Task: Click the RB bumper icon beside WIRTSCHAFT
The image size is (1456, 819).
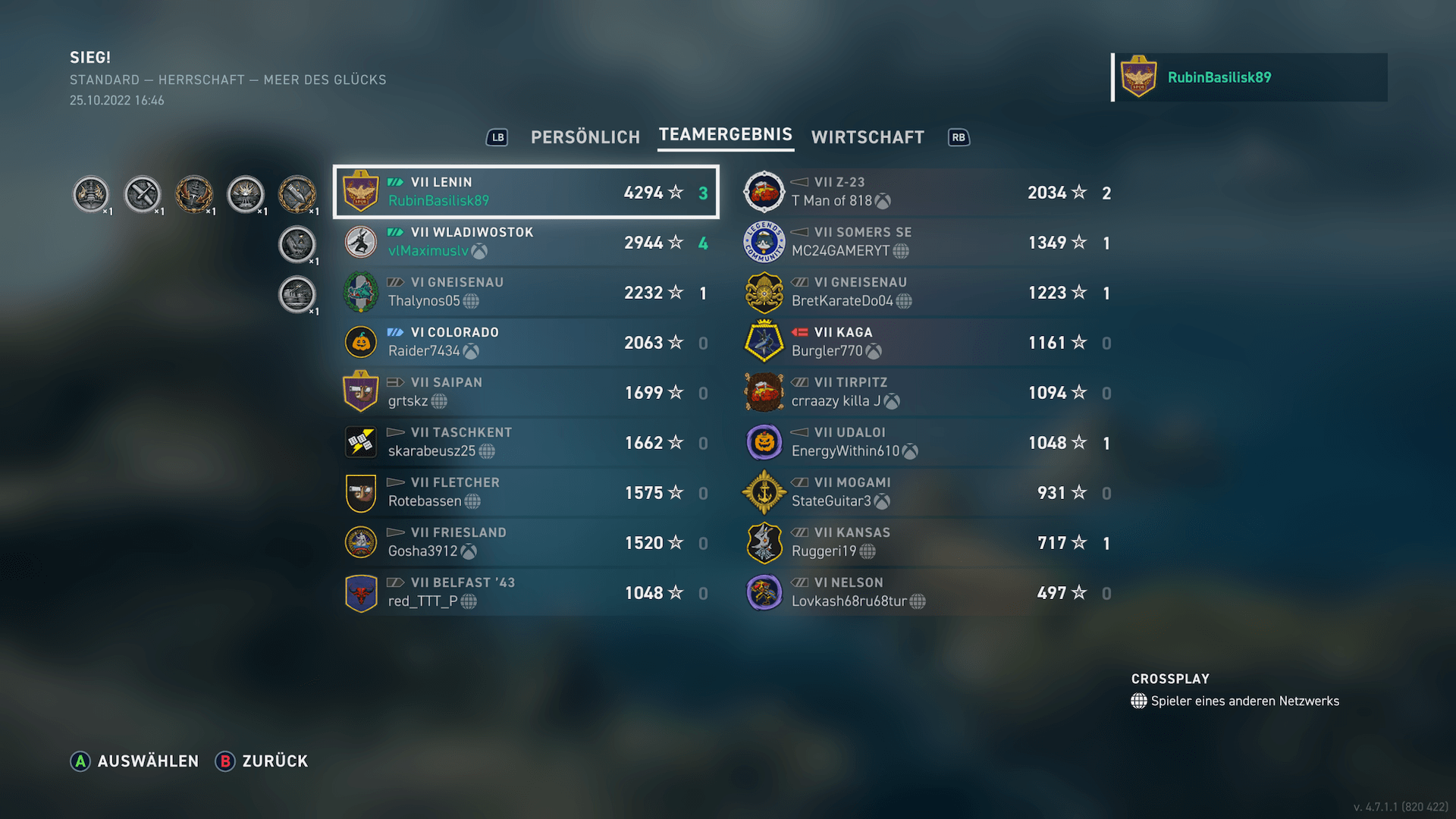Action: coord(959,137)
